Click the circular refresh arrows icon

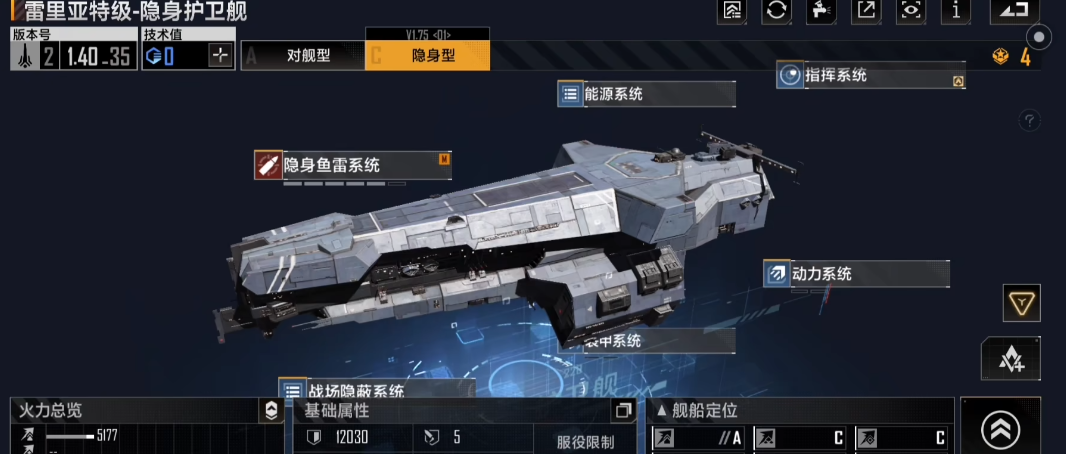pyautogui.click(x=776, y=11)
